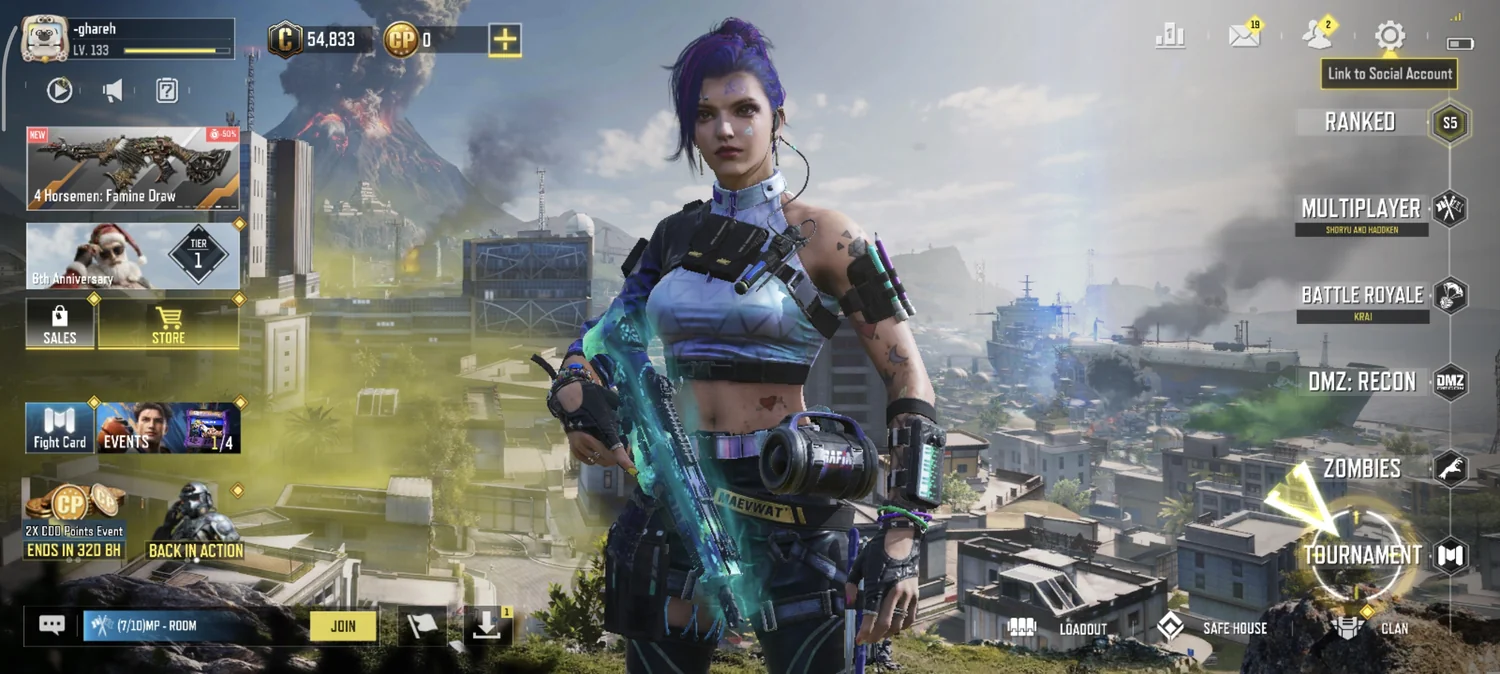Select the Tournament mode

pos(1362,555)
